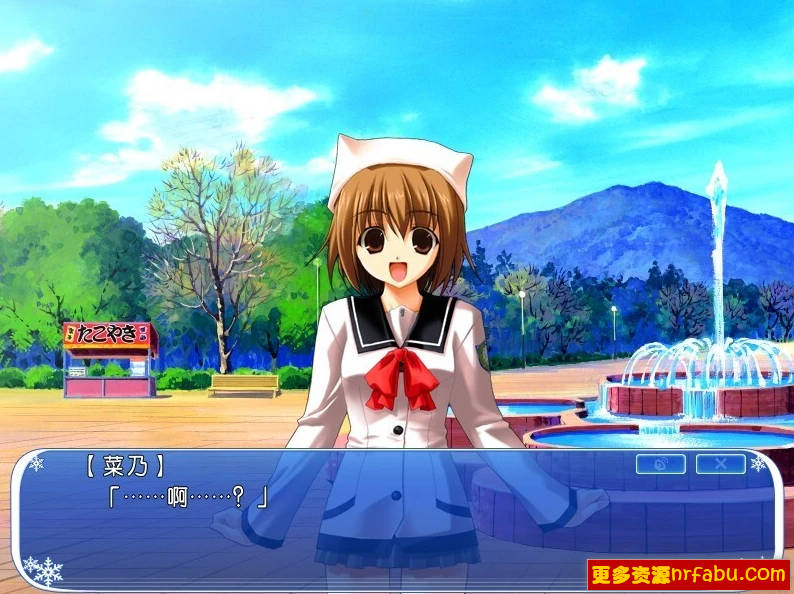Click the swirl icon button on the dialogue box
The height and width of the screenshot is (594, 794).
660,464
